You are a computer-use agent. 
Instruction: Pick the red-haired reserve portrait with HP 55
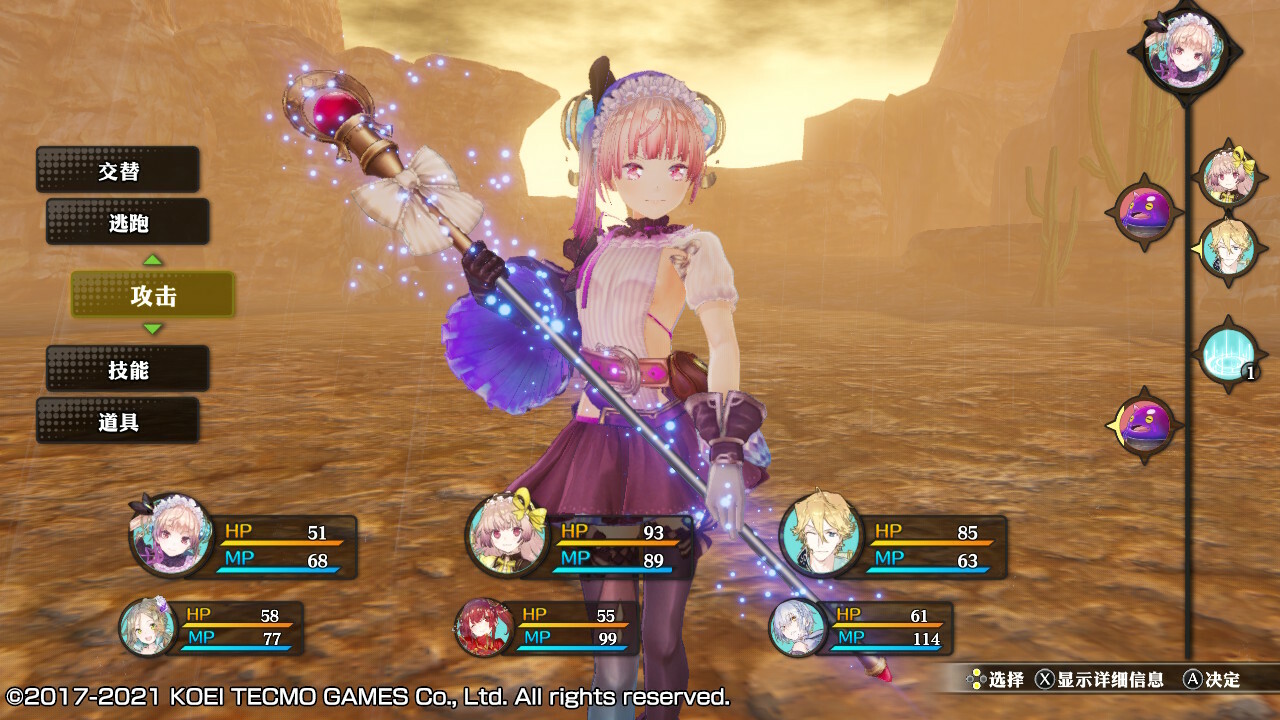tap(485, 627)
